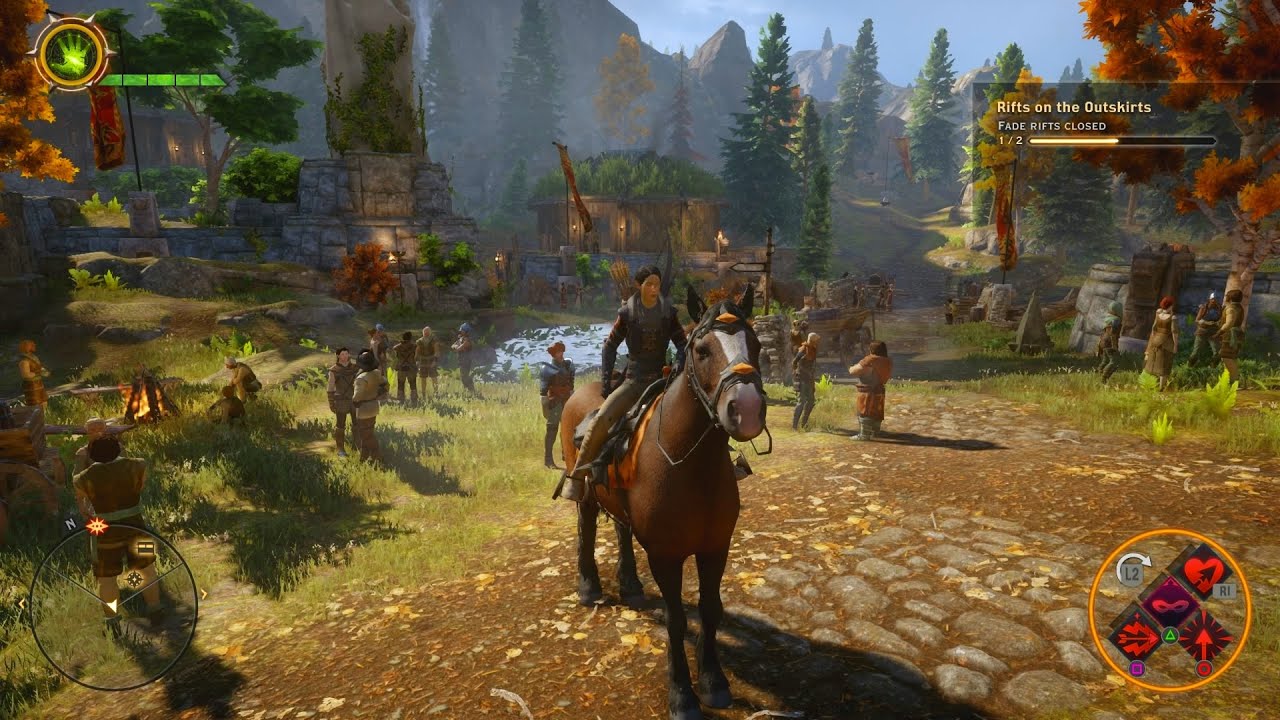1280x720 pixels.
Task: Activate the red upward arrow burst ability
Action: tap(1204, 637)
